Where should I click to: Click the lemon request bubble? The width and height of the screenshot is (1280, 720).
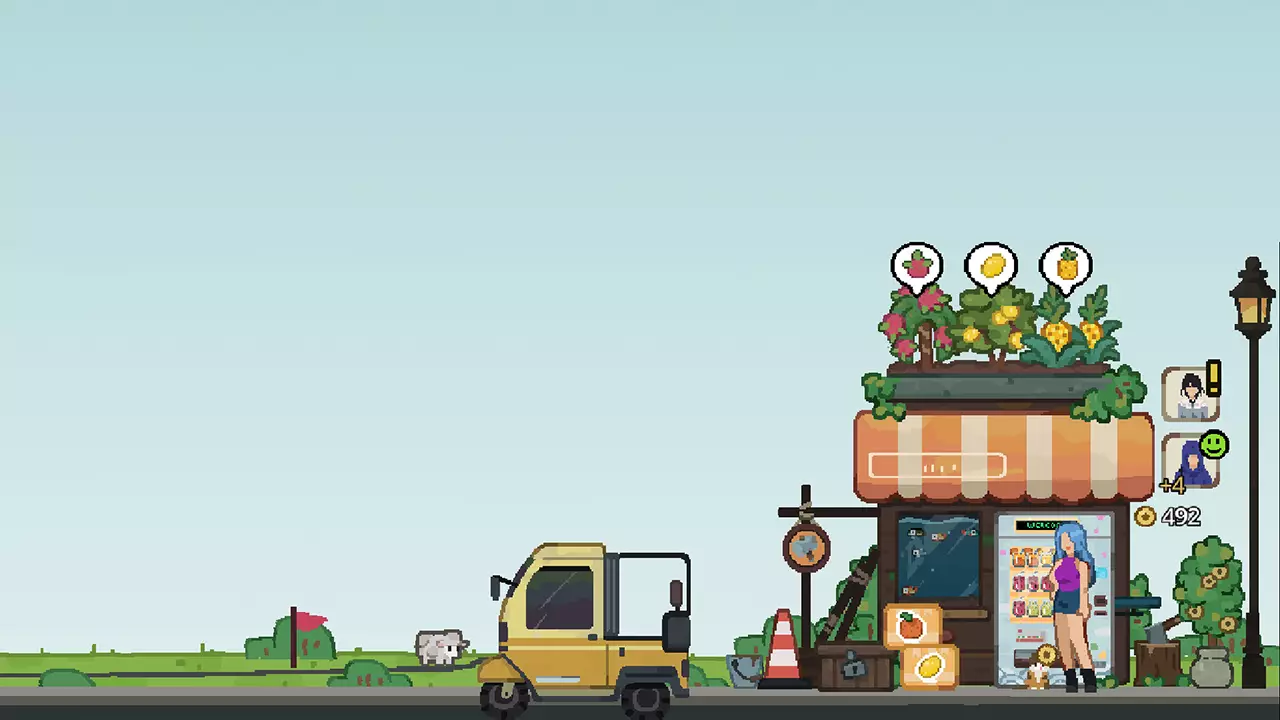coord(991,263)
